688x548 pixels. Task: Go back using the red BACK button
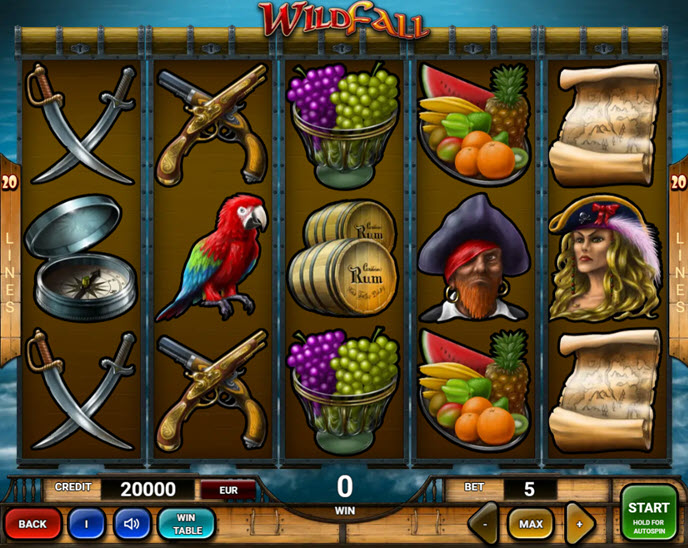(32, 523)
